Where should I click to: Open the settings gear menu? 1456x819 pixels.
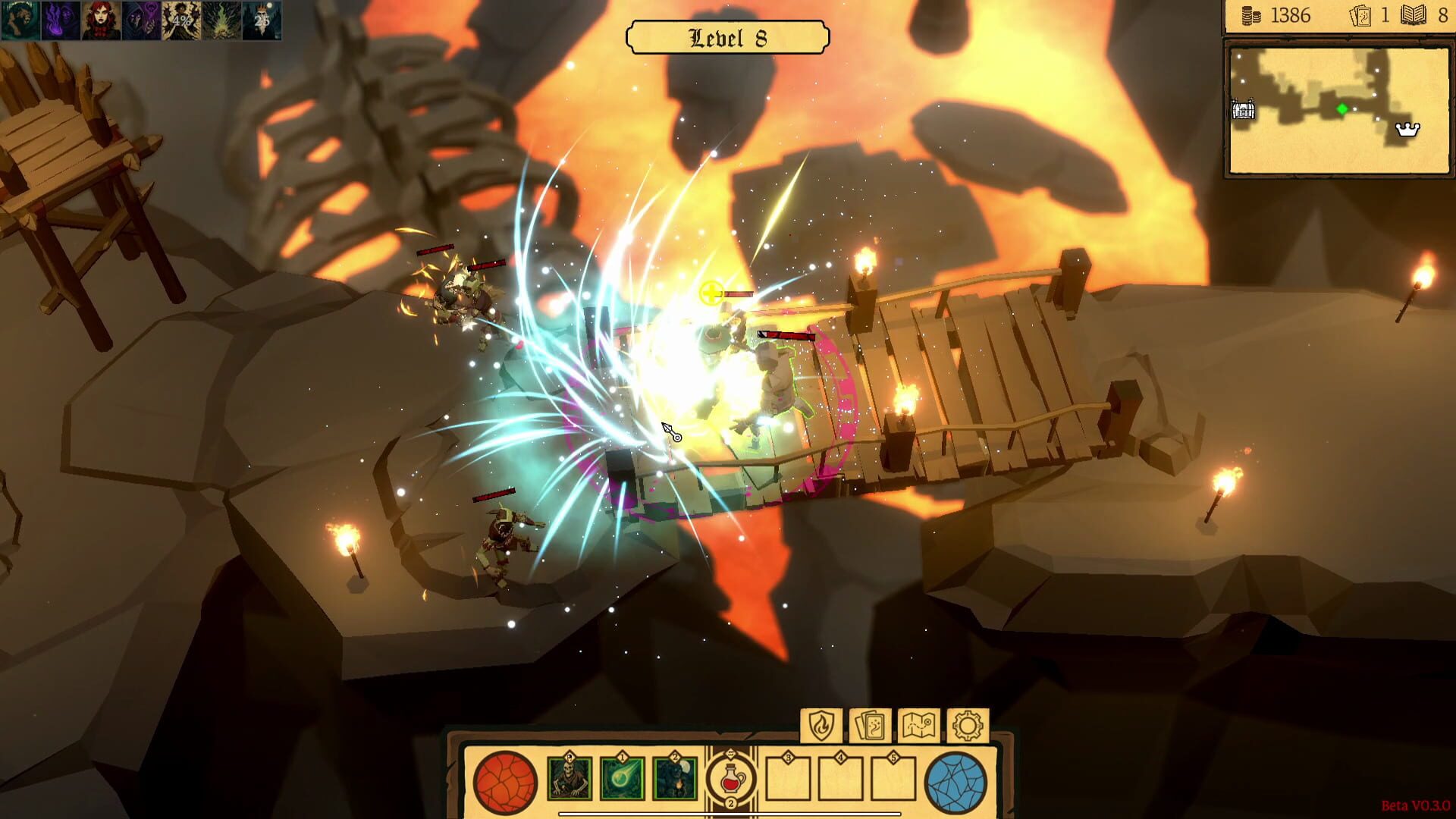968,726
